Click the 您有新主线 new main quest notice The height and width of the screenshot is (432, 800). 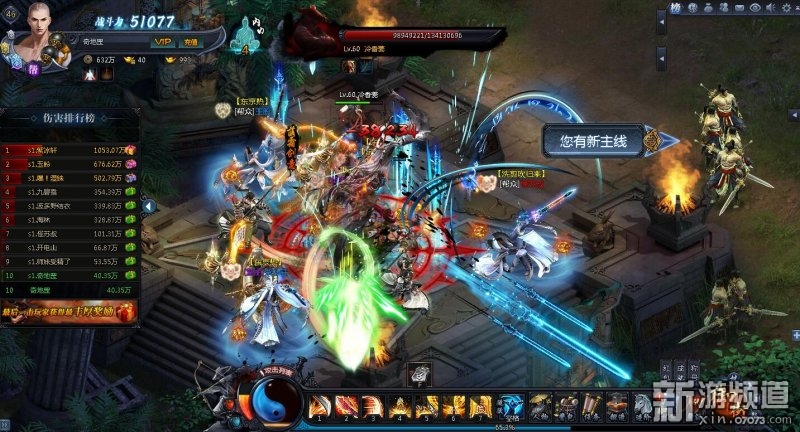[x=594, y=142]
